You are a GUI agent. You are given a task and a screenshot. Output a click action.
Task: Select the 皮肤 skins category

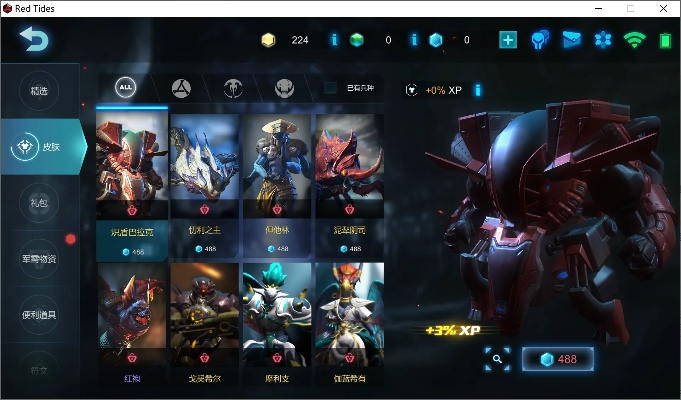(43, 146)
